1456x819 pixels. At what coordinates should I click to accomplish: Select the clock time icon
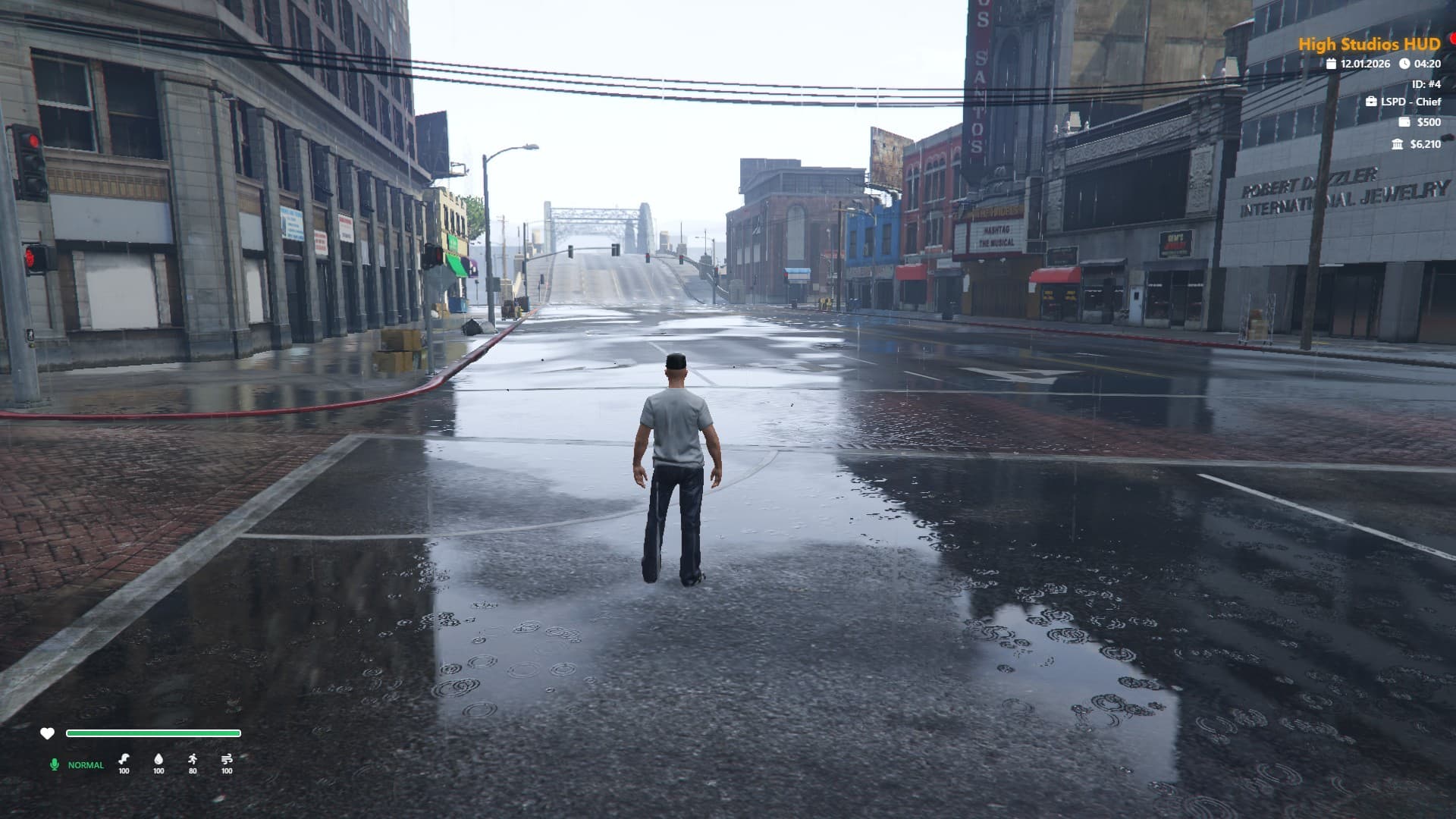1404,64
